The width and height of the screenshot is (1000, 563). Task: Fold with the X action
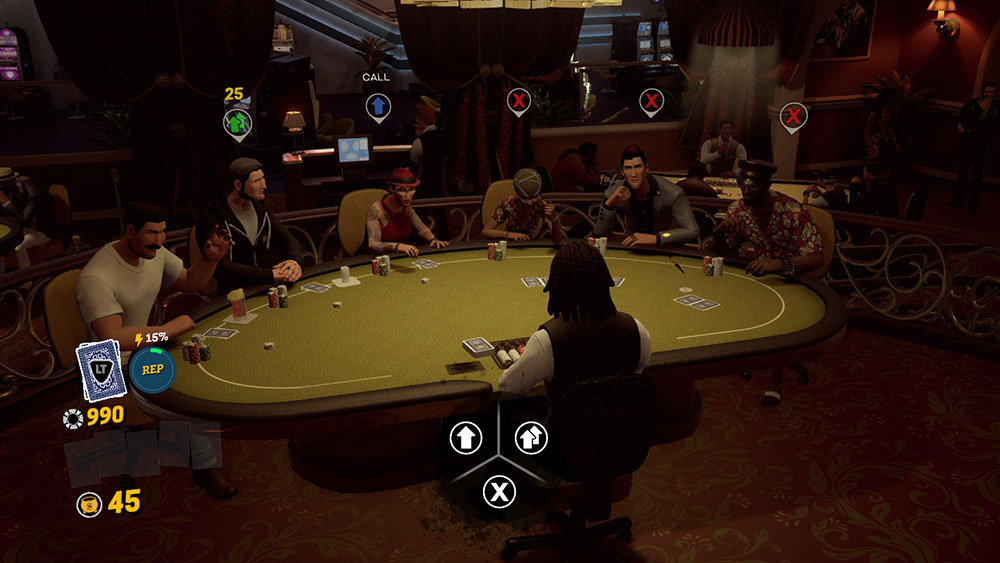coord(498,491)
